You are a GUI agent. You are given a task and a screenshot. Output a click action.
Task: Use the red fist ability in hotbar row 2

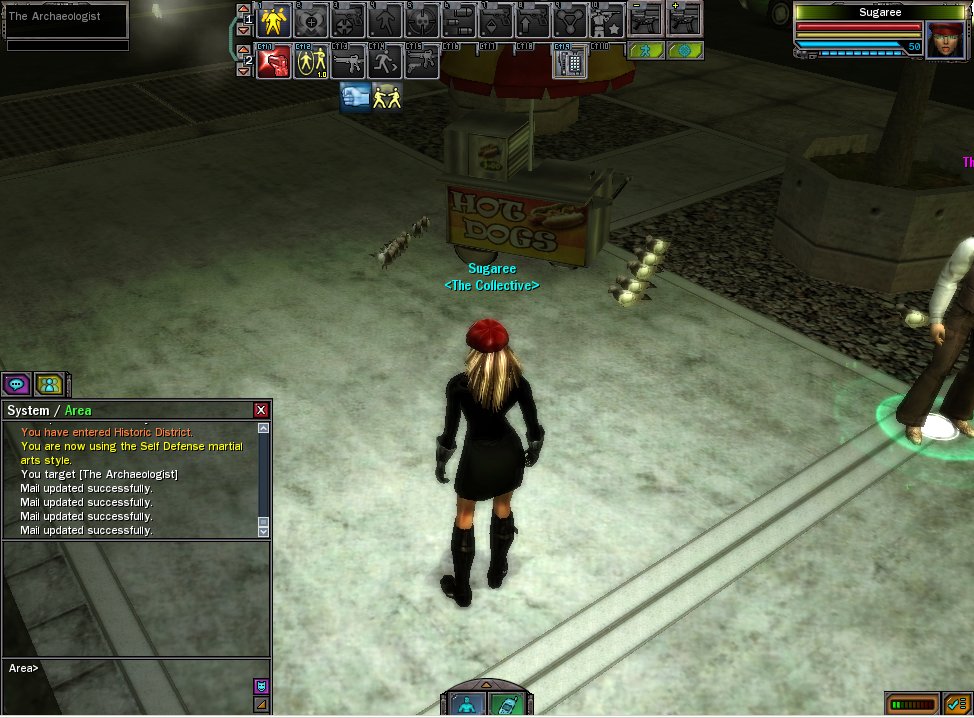[274, 62]
